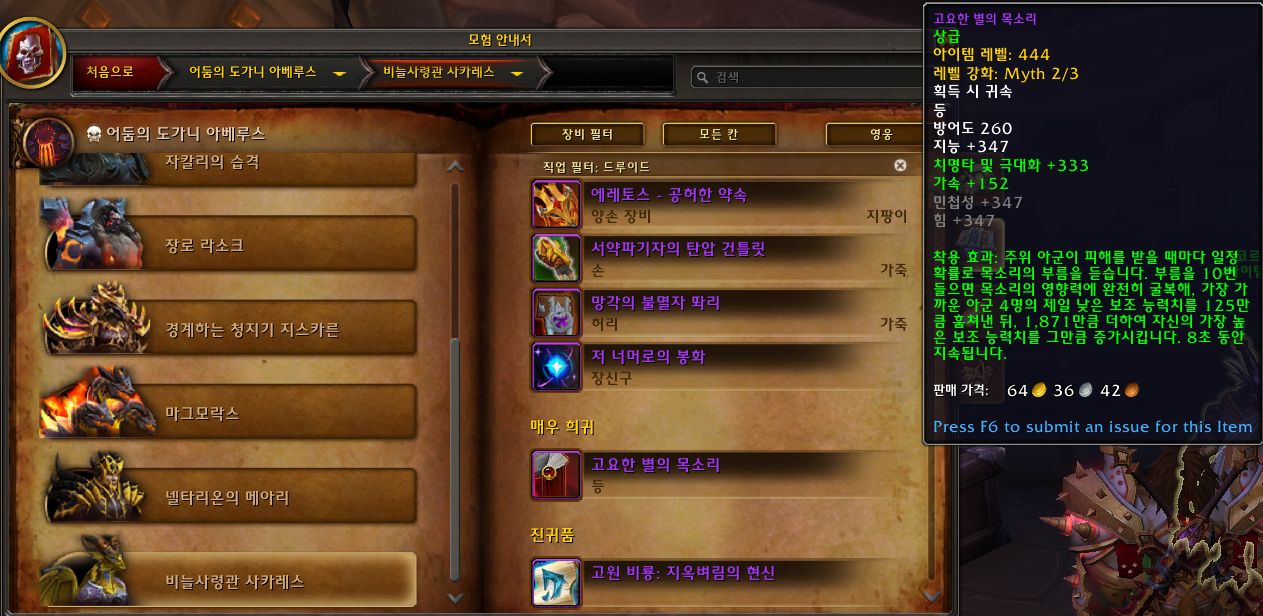Open the 모든 칸 slot filter

coord(719,134)
